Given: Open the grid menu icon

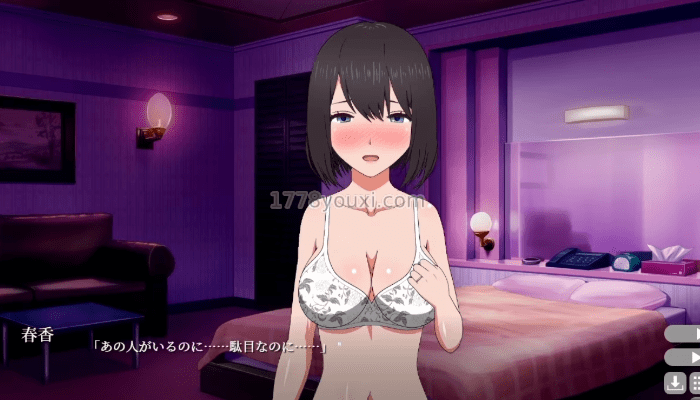Looking at the screenshot, I should coord(694,382).
